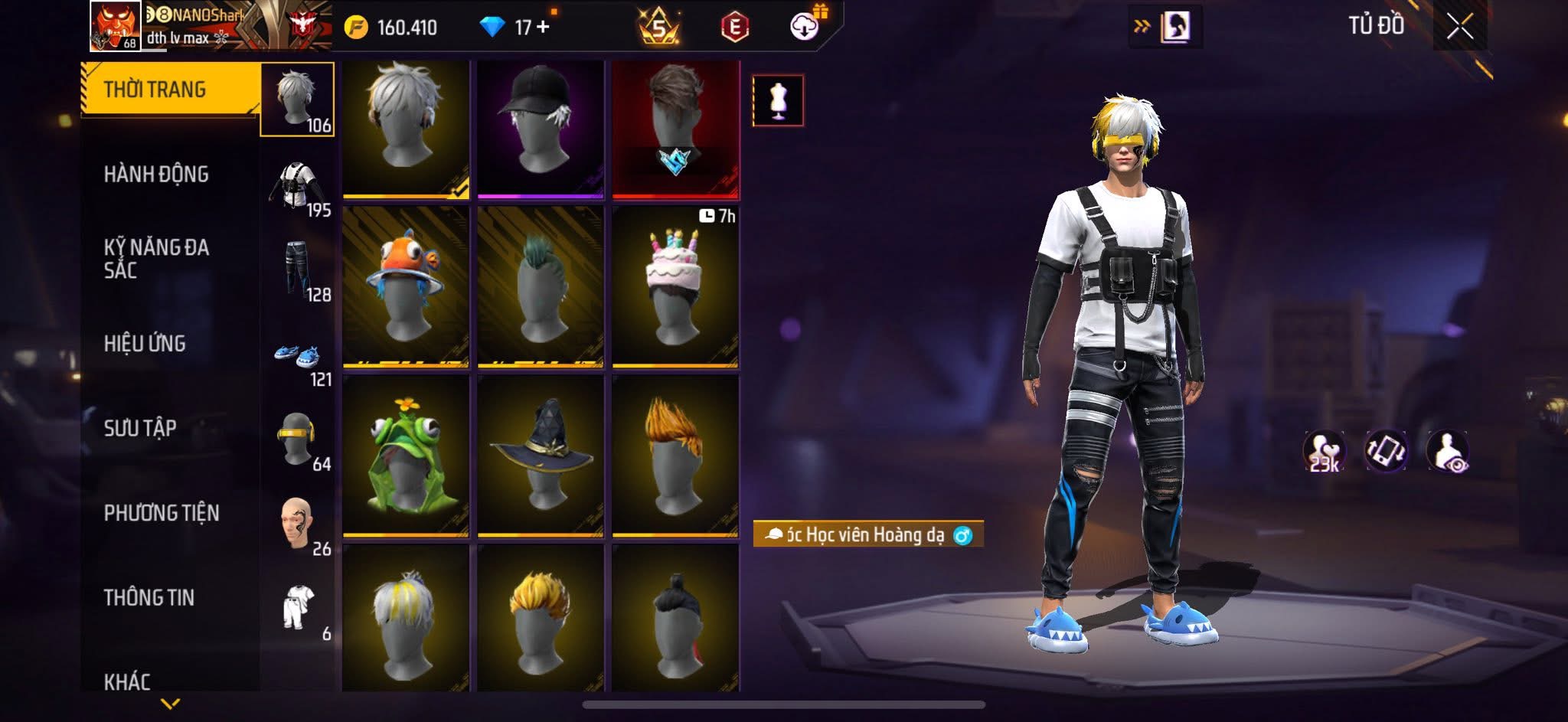Open the HIỆU ỨNG section
This screenshot has width=1568, height=722.
pos(145,344)
